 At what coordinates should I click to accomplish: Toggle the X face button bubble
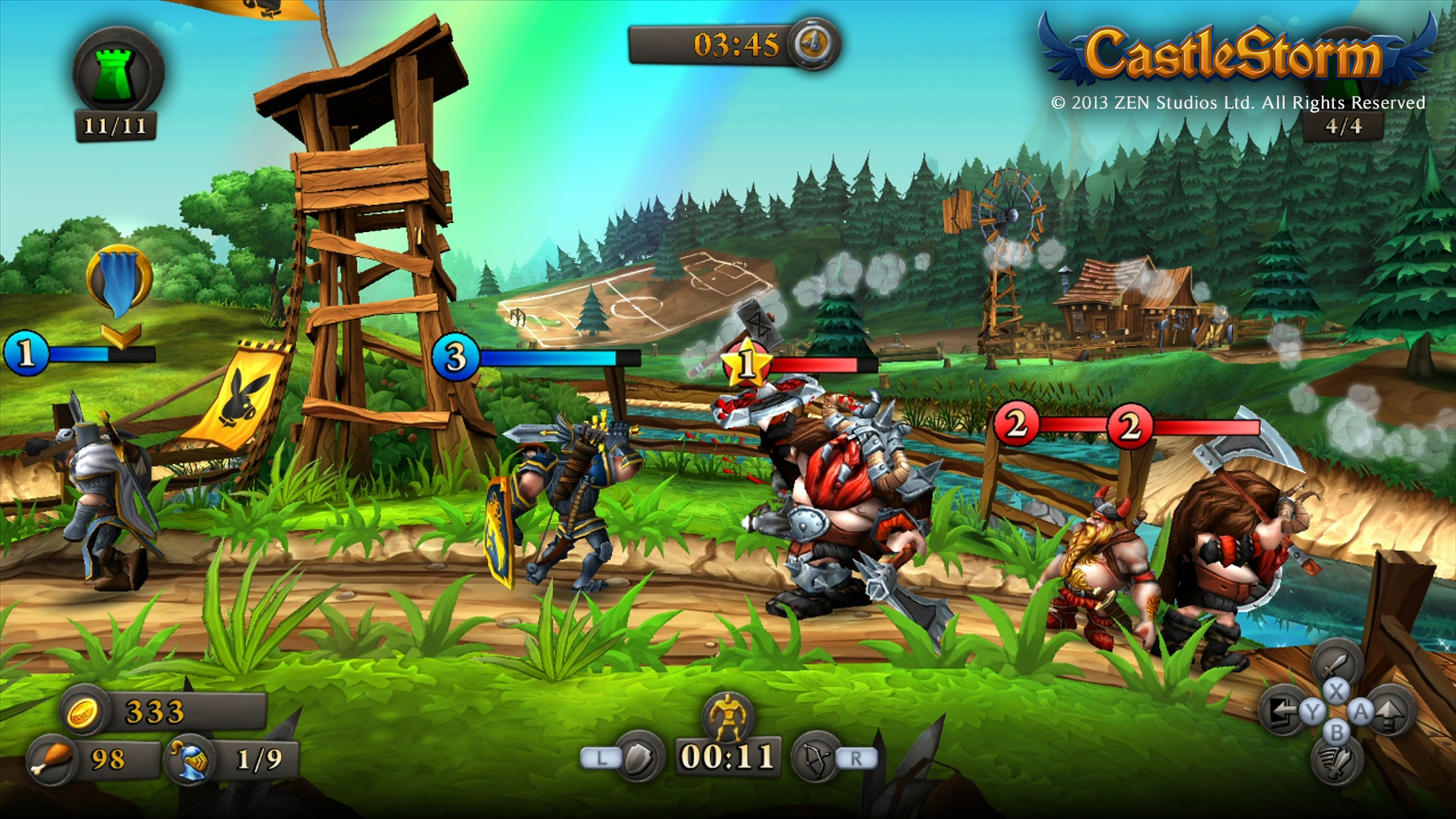1335,691
